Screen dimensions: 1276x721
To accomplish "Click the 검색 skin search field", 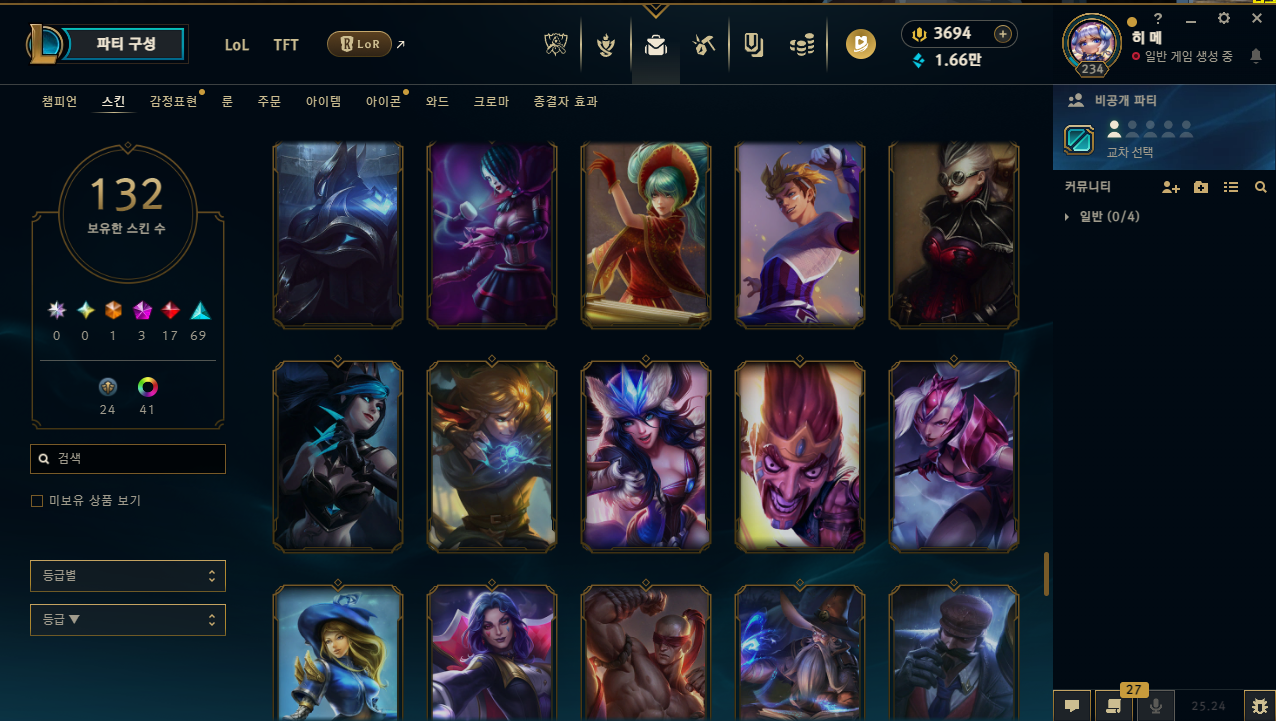I will point(128,459).
